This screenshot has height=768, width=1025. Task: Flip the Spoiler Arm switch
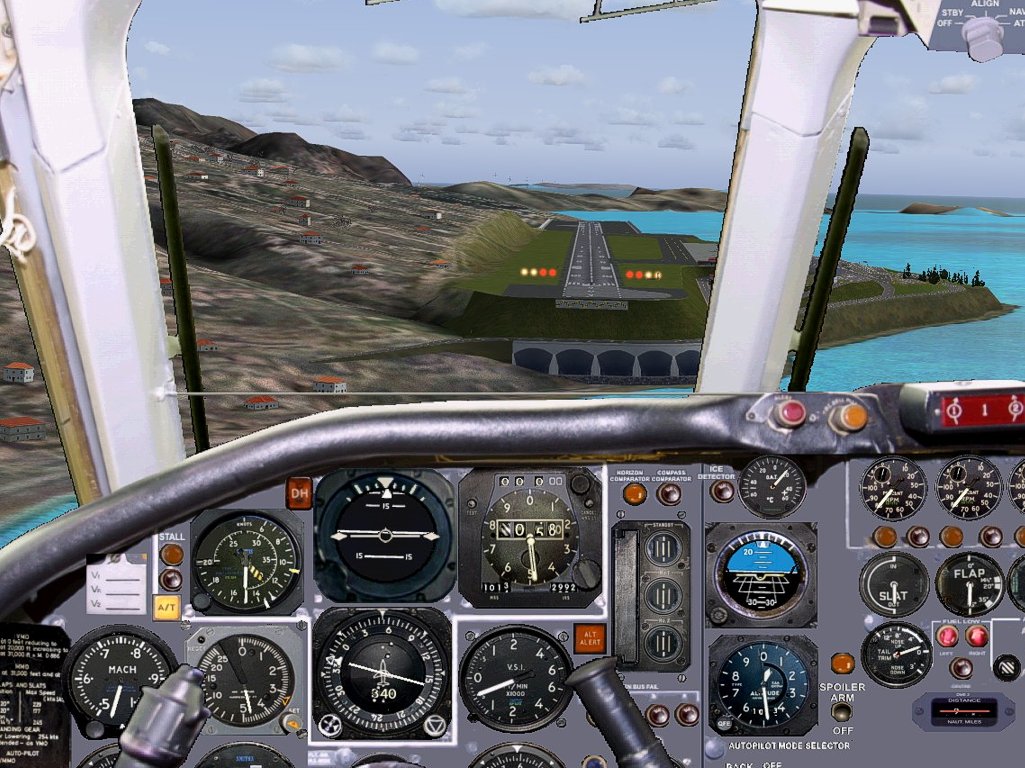click(842, 712)
